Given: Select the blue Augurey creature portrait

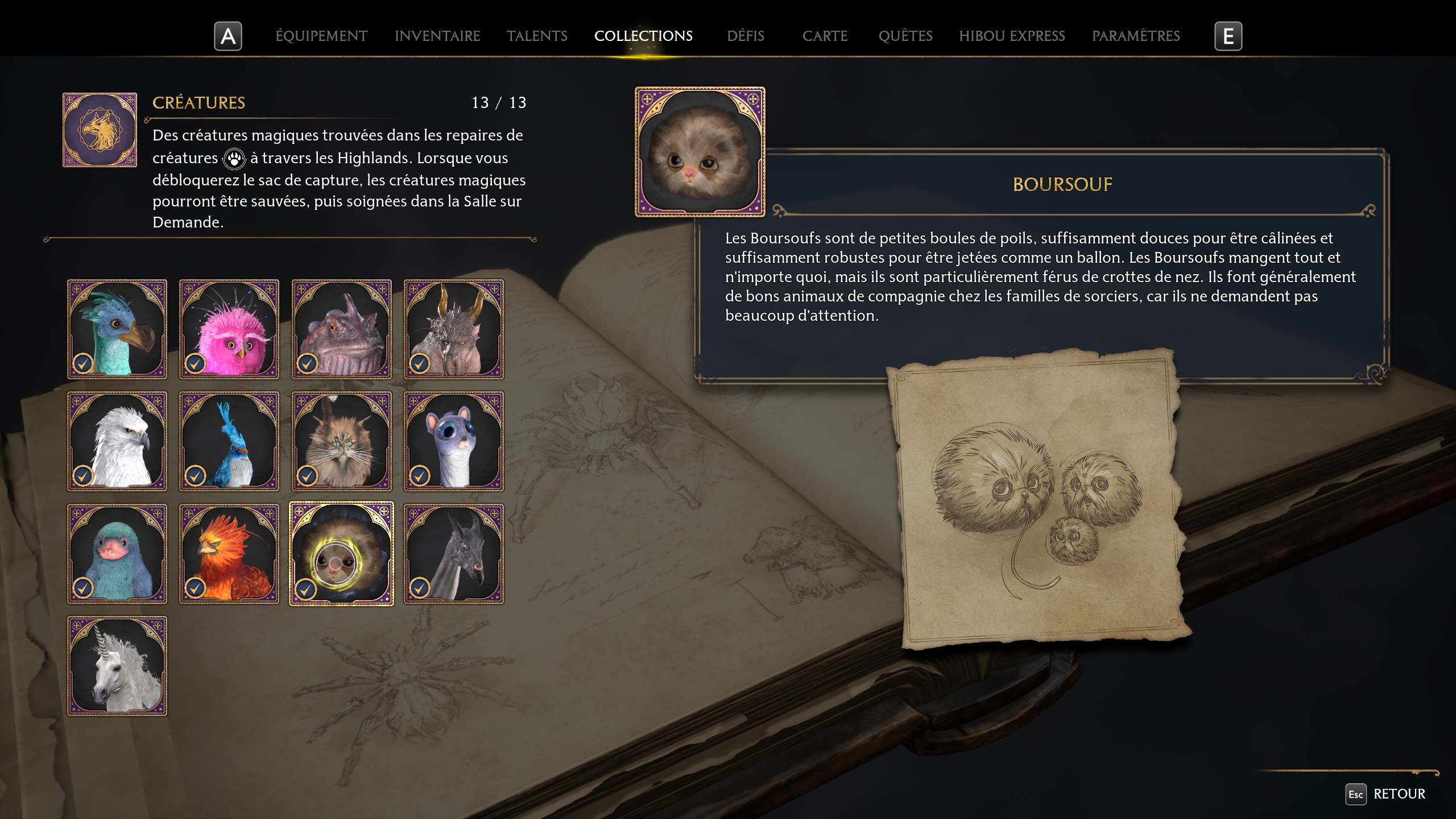Looking at the screenshot, I should point(229,441).
